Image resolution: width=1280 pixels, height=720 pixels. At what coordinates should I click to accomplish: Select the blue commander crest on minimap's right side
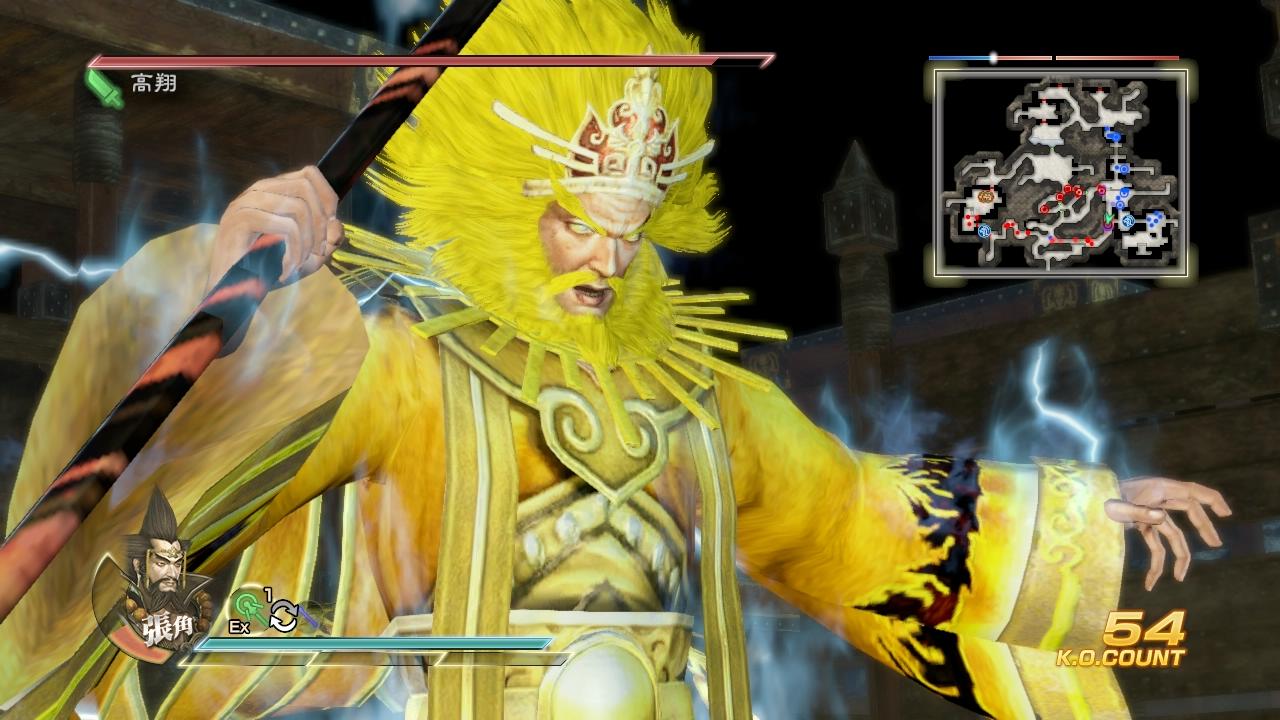(1127, 221)
